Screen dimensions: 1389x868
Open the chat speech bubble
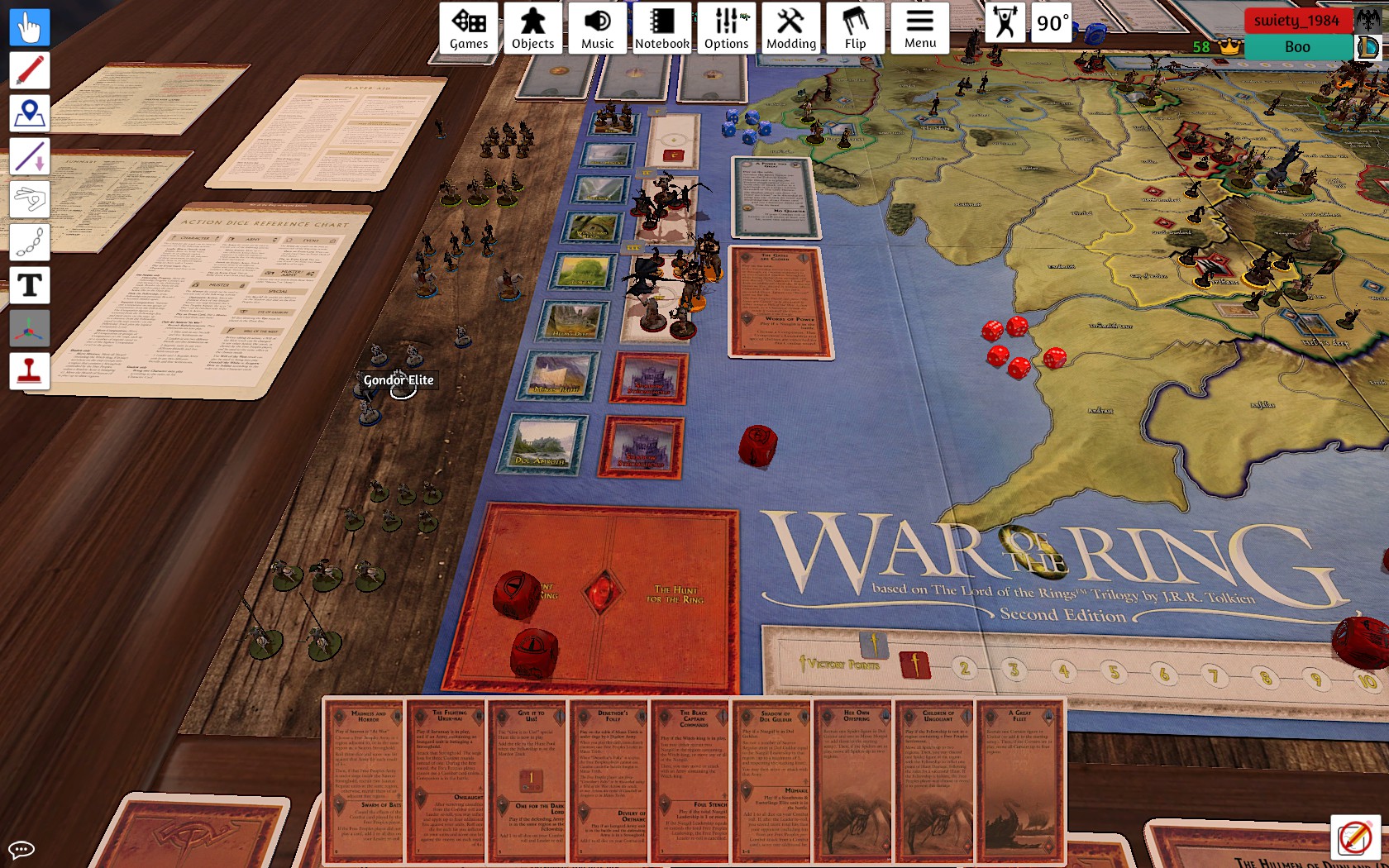coord(21,849)
